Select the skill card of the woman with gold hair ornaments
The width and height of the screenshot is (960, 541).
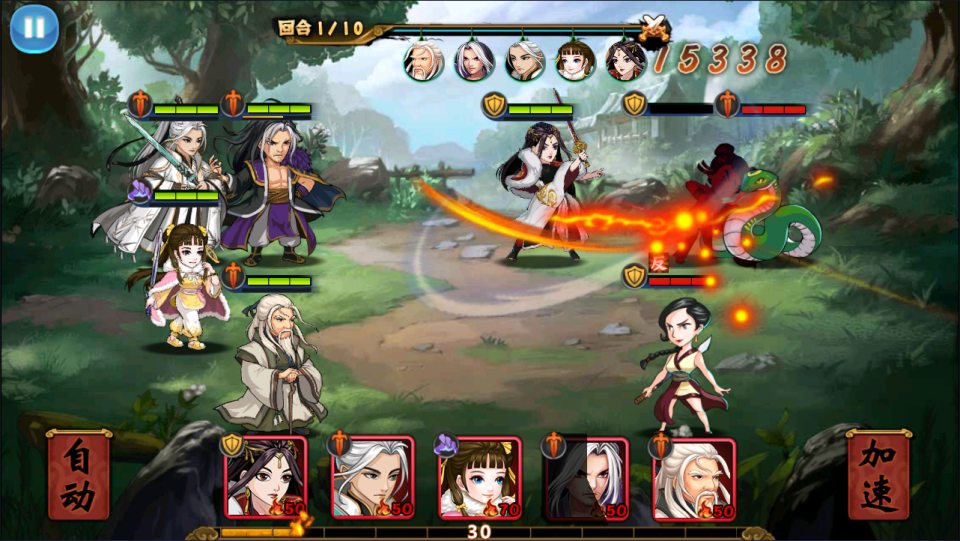click(x=265, y=478)
